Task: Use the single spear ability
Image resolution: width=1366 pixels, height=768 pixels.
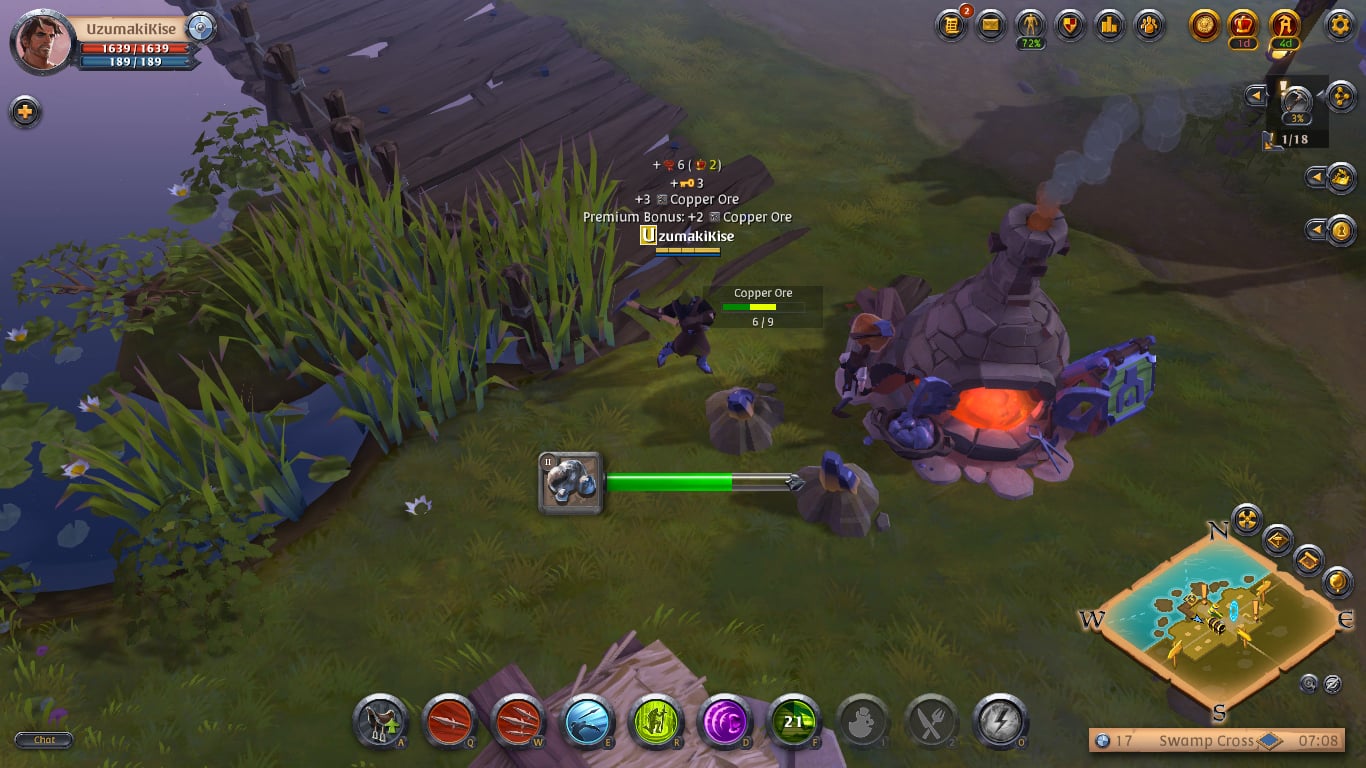Action: (449, 722)
